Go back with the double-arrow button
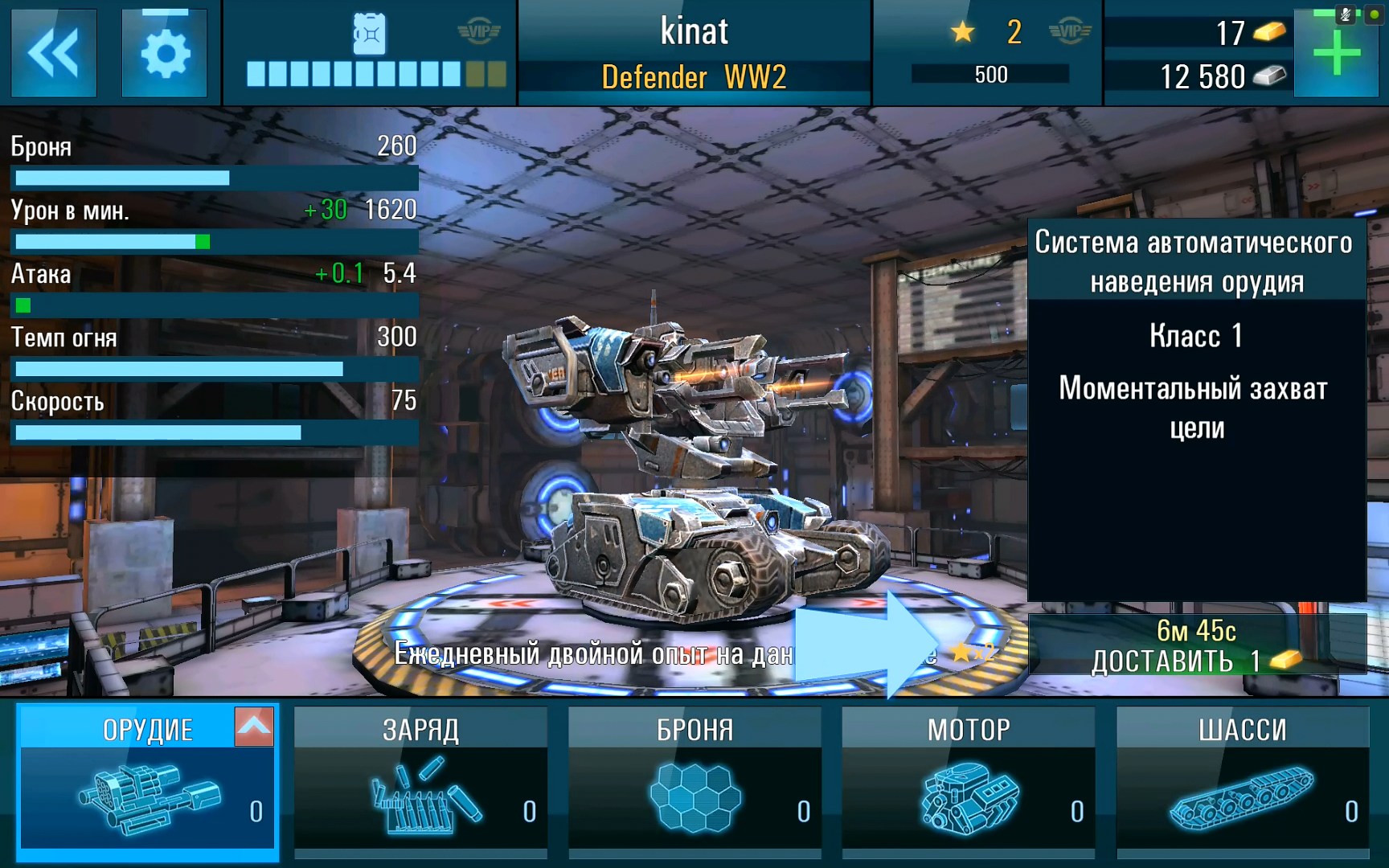Image resolution: width=1389 pixels, height=868 pixels. (x=53, y=53)
